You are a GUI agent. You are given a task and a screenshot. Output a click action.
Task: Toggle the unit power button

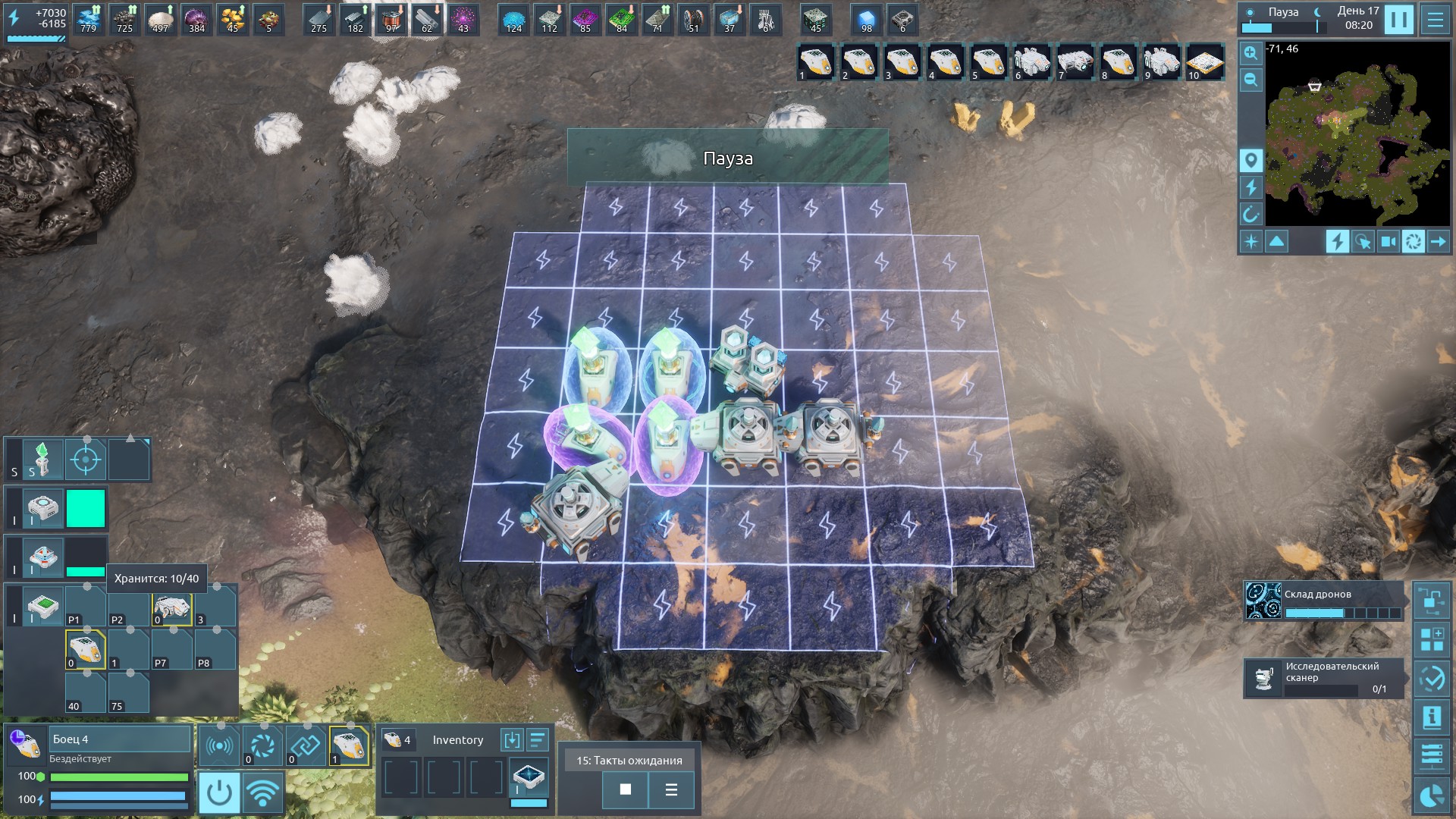pyautogui.click(x=219, y=792)
